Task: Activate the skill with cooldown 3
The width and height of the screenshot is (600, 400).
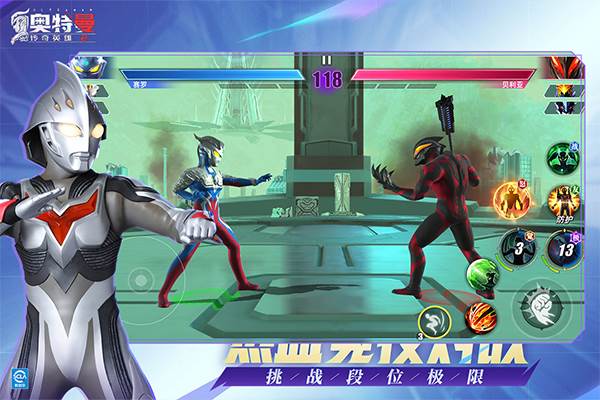Action: [x=518, y=247]
